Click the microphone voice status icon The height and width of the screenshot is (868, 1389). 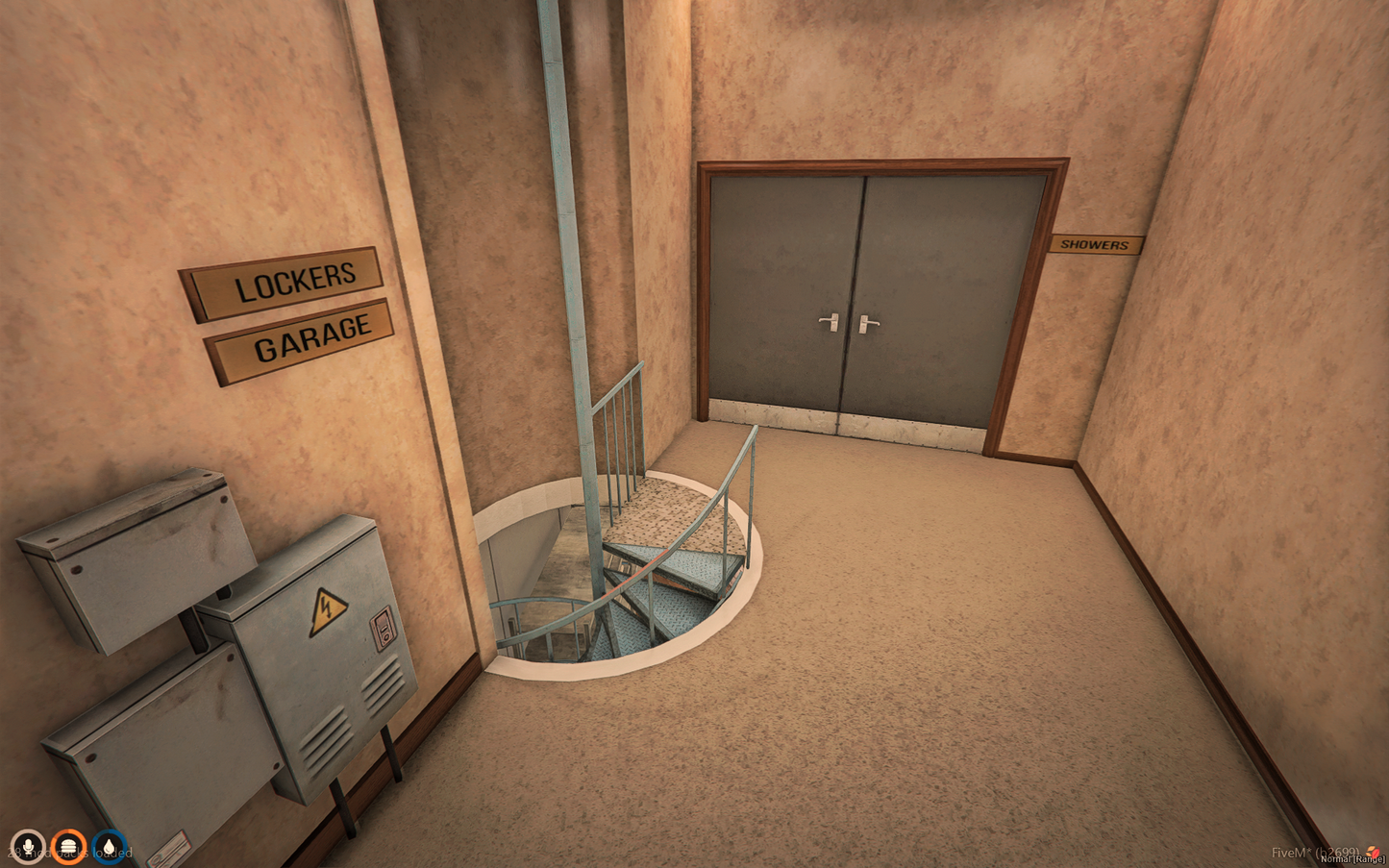point(28,847)
